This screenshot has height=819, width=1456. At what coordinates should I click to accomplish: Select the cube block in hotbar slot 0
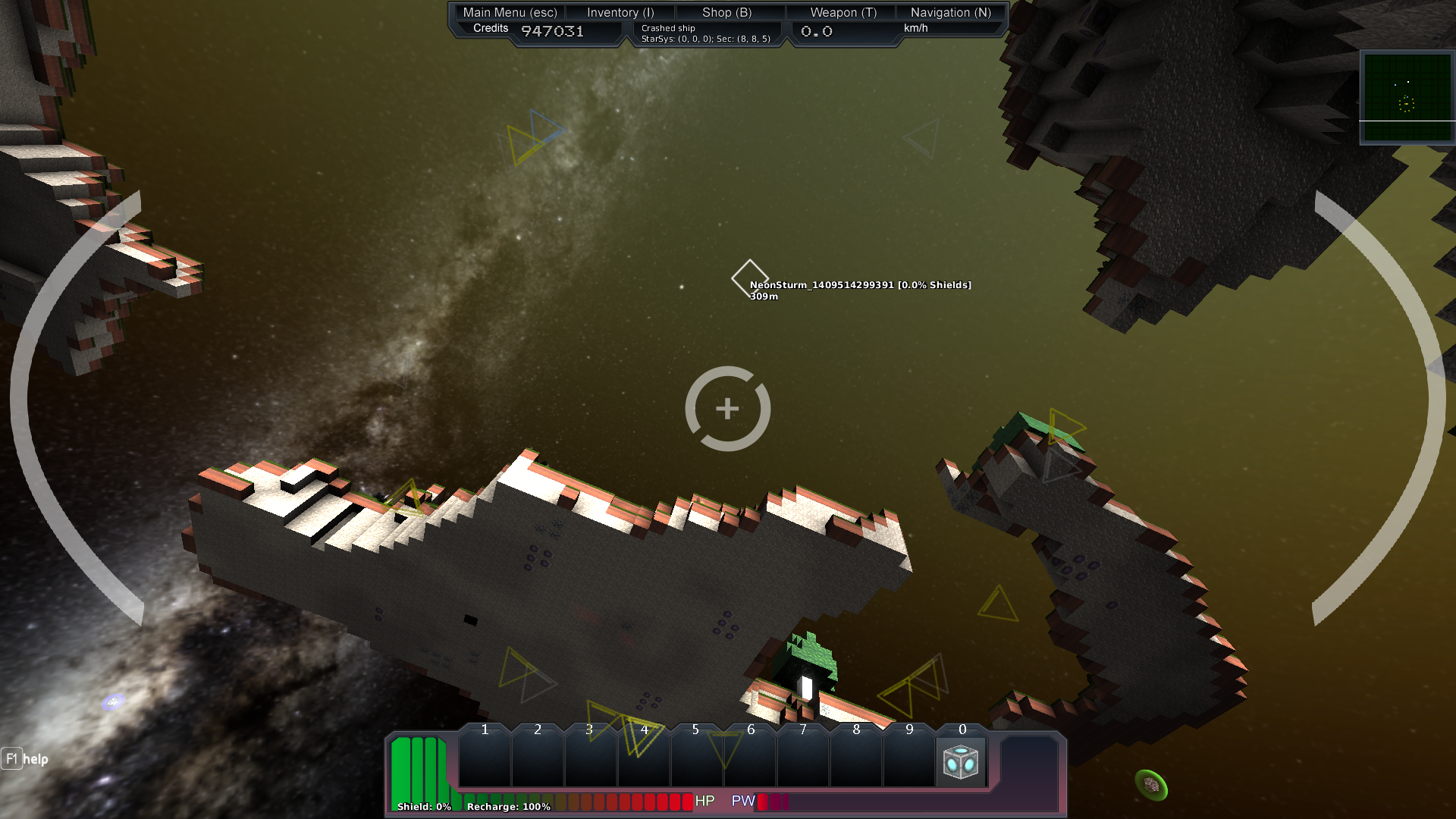pos(961,762)
